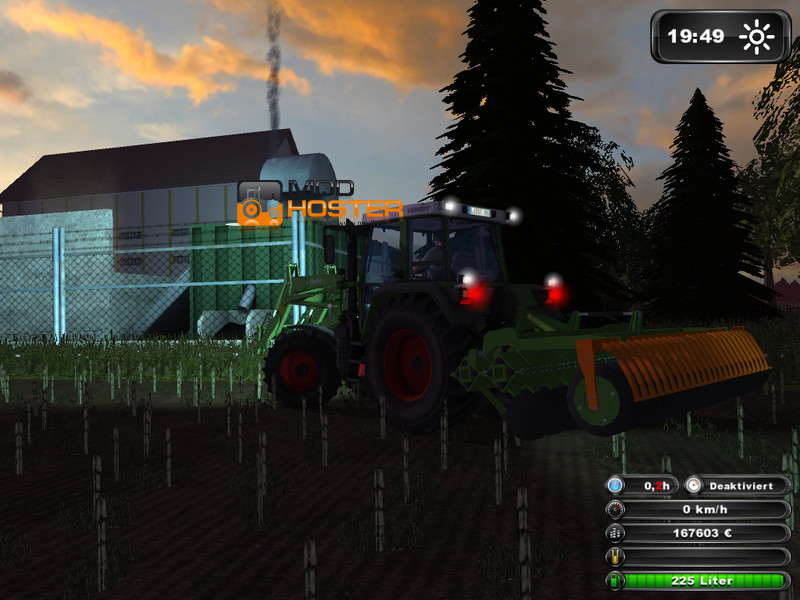Click the yellow fill level icon
The image size is (800, 600).
coord(616,557)
